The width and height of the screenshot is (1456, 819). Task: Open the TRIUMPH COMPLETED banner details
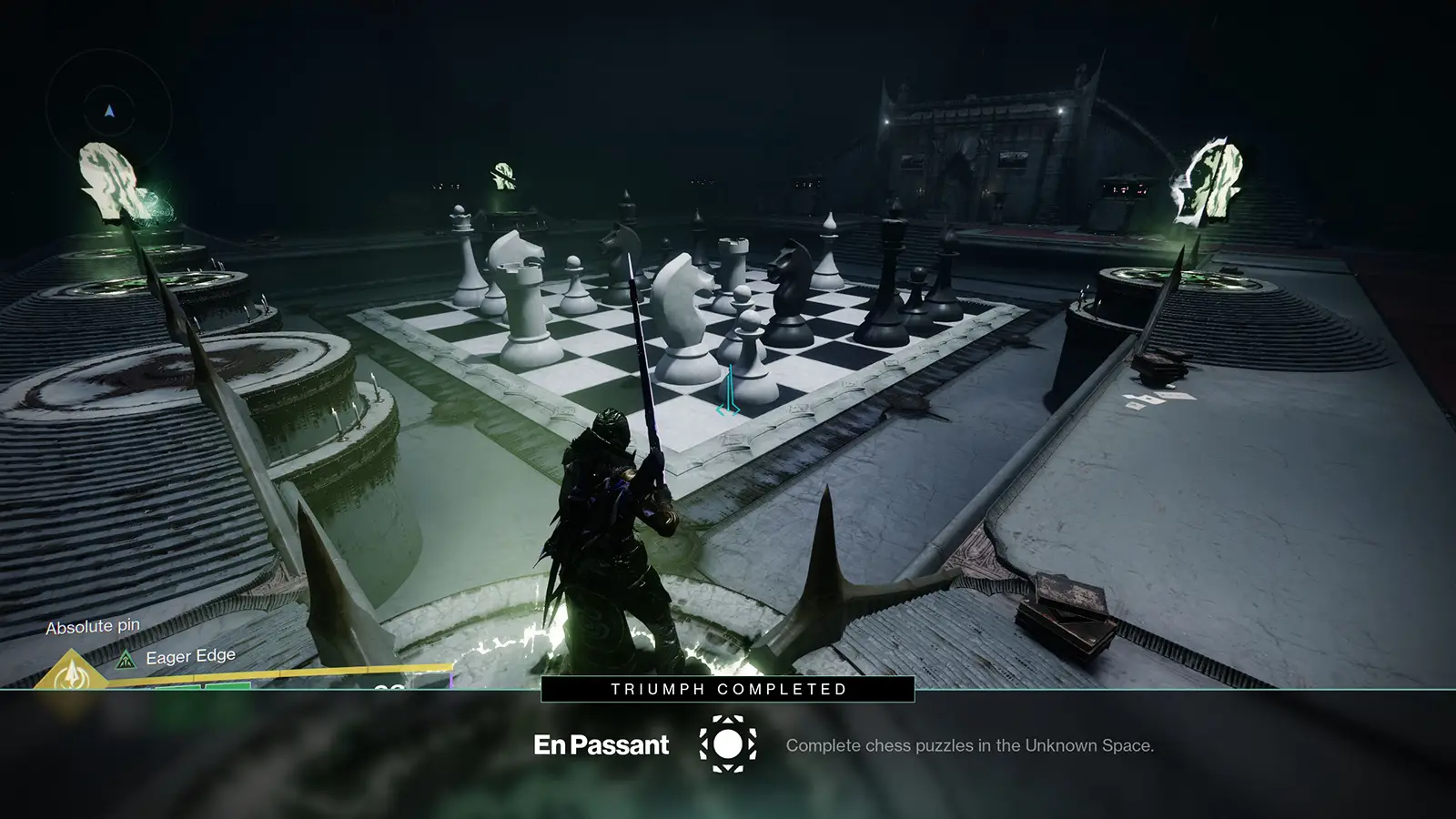click(x=727, y=689)
